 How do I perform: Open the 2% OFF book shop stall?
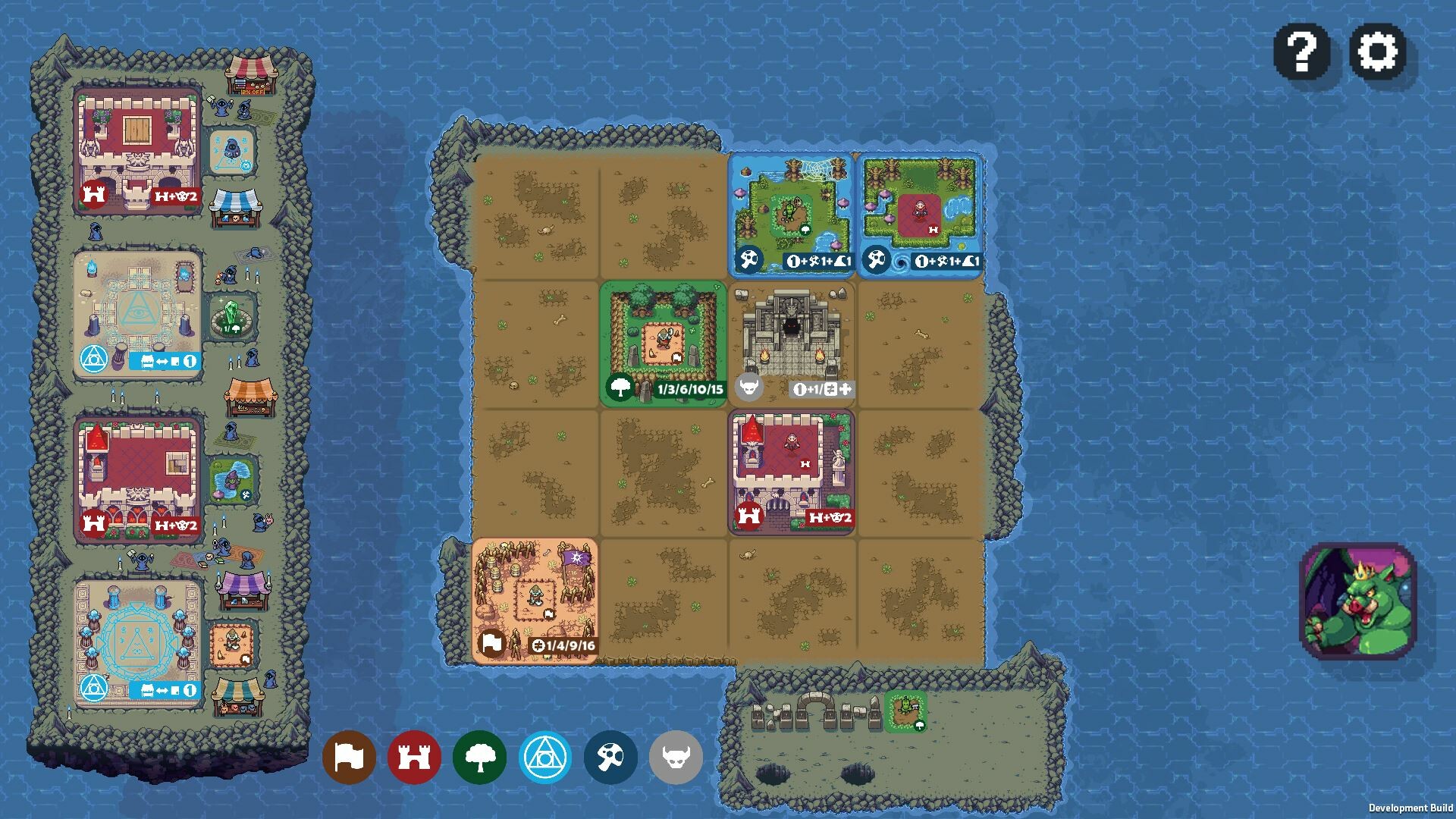250,76
